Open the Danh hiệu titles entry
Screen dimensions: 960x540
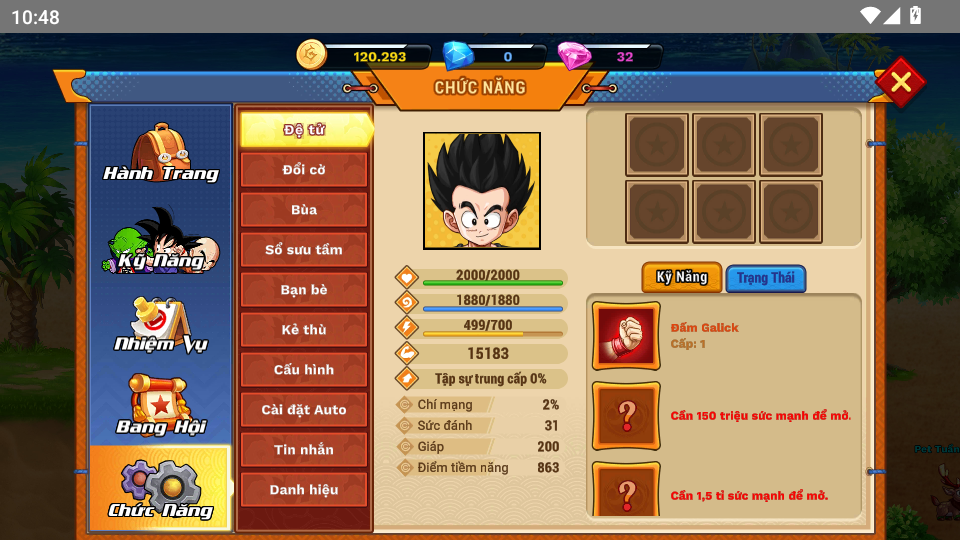click(304, 490)
